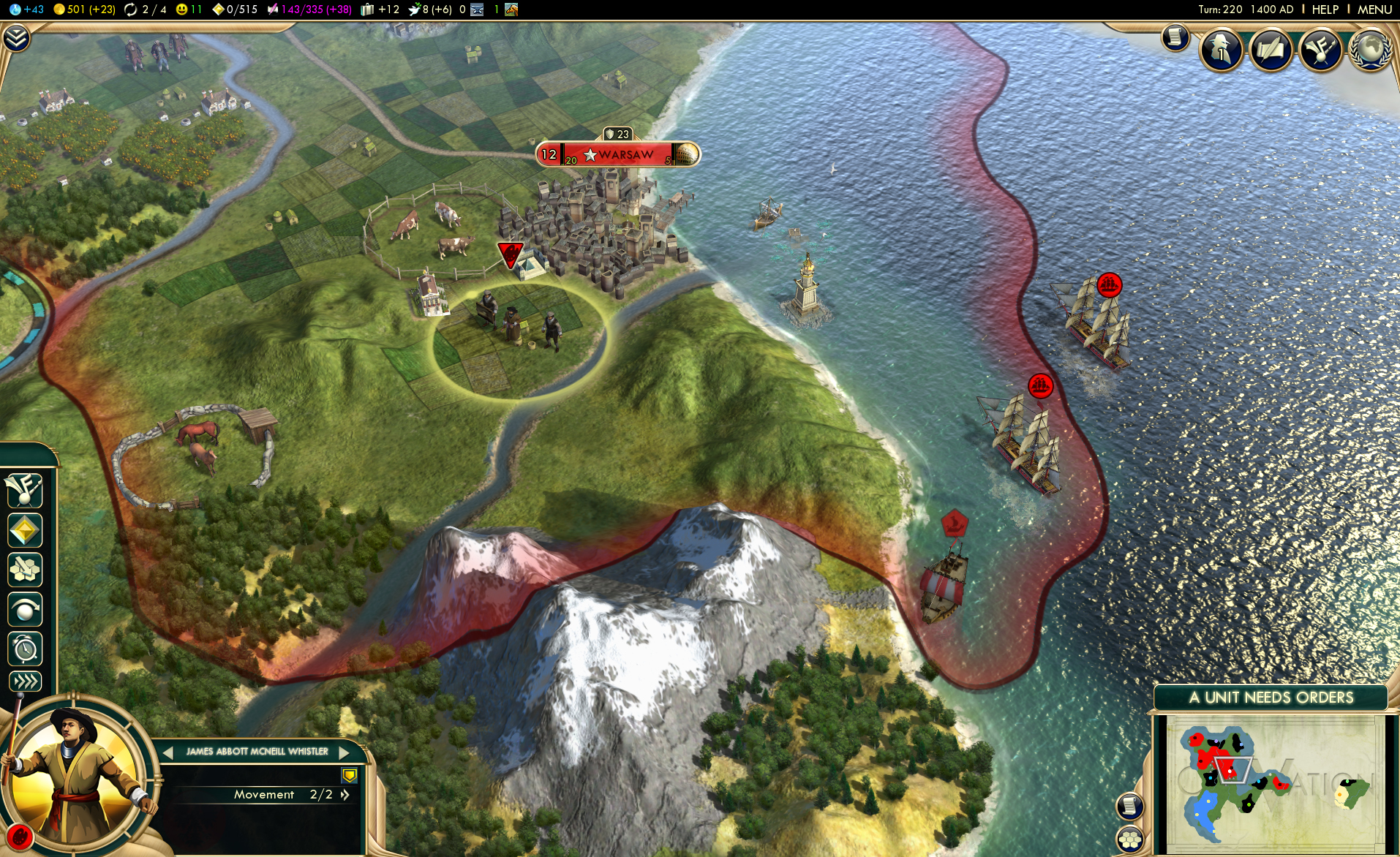Cycle to the next unit arrow
The width and height of the screenshot is (1400, 857).
click(344, 752)
